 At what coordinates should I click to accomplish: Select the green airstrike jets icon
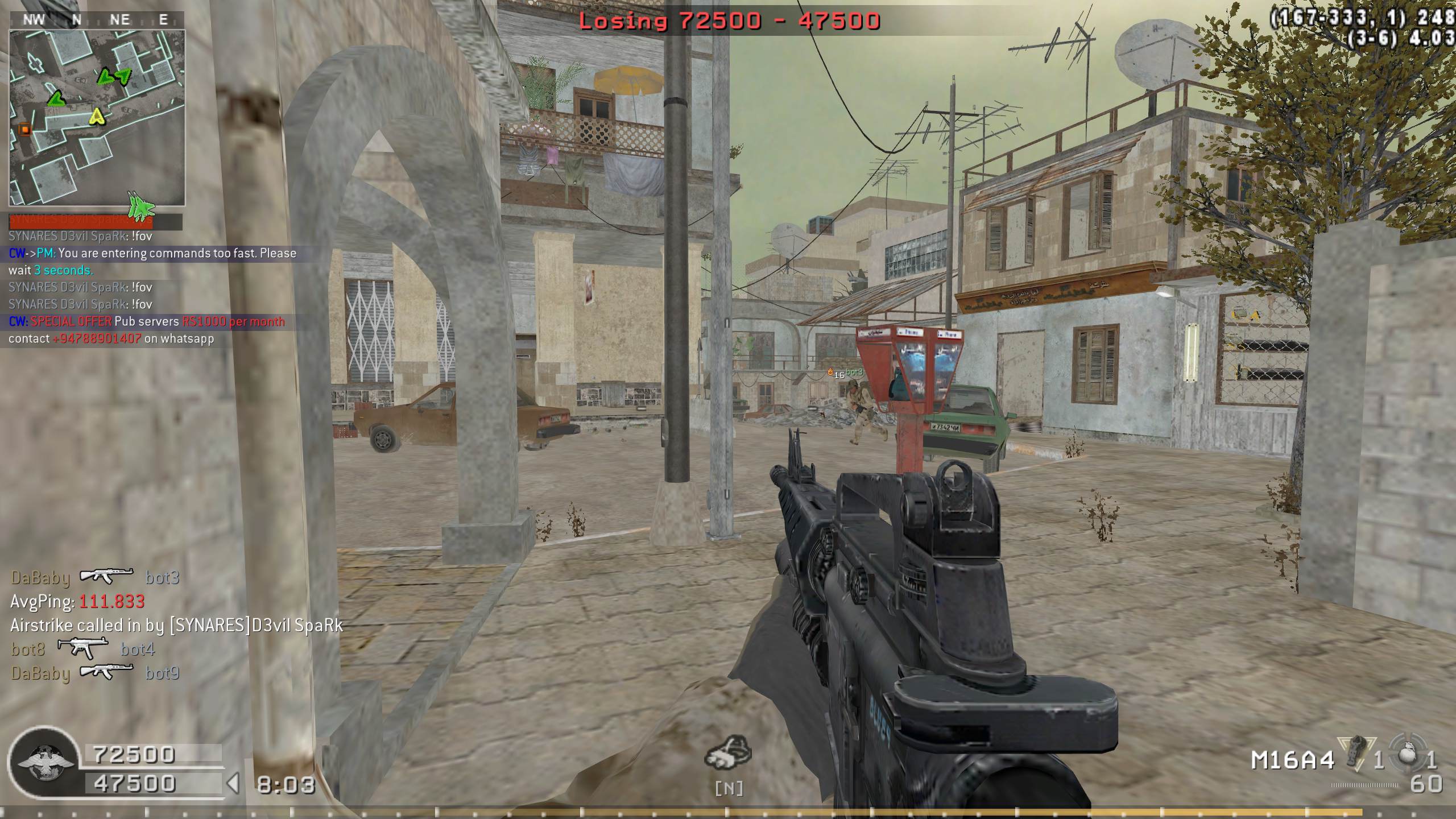(140, 206)
